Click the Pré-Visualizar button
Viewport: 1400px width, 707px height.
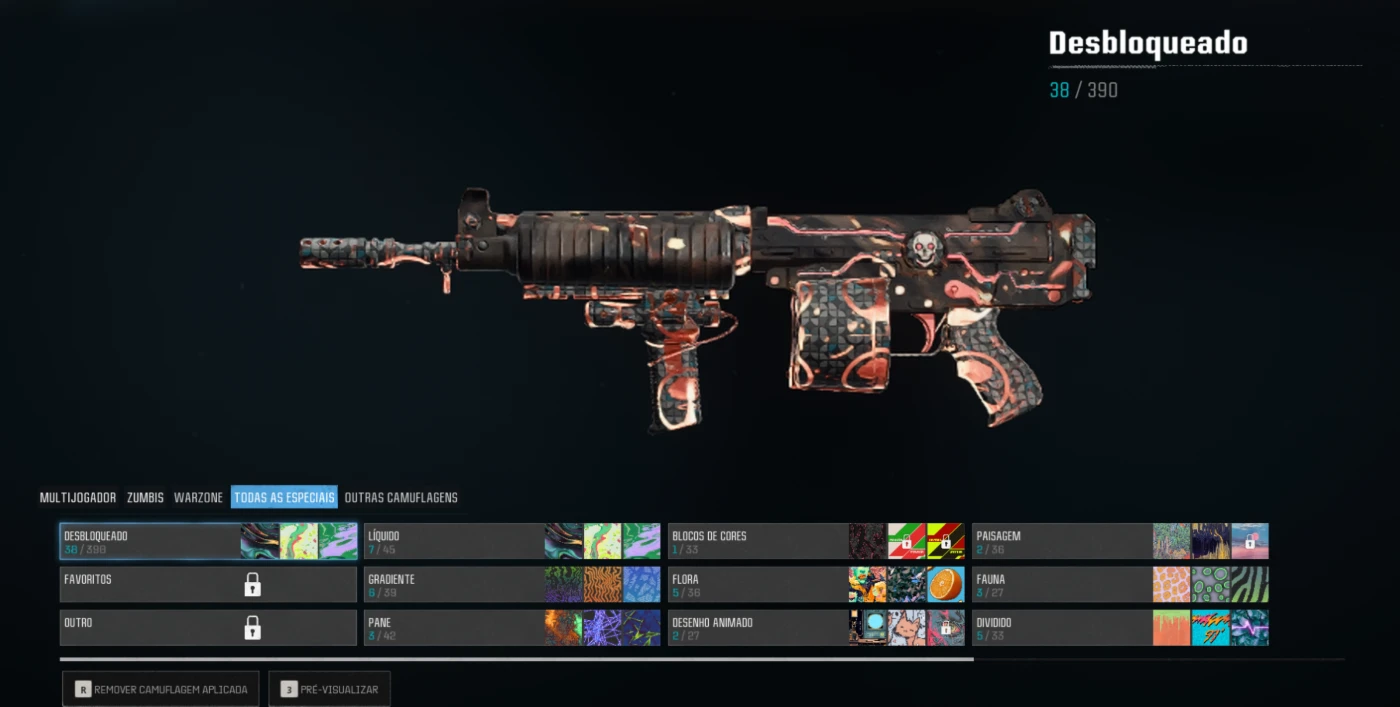(x=329, y=689)
